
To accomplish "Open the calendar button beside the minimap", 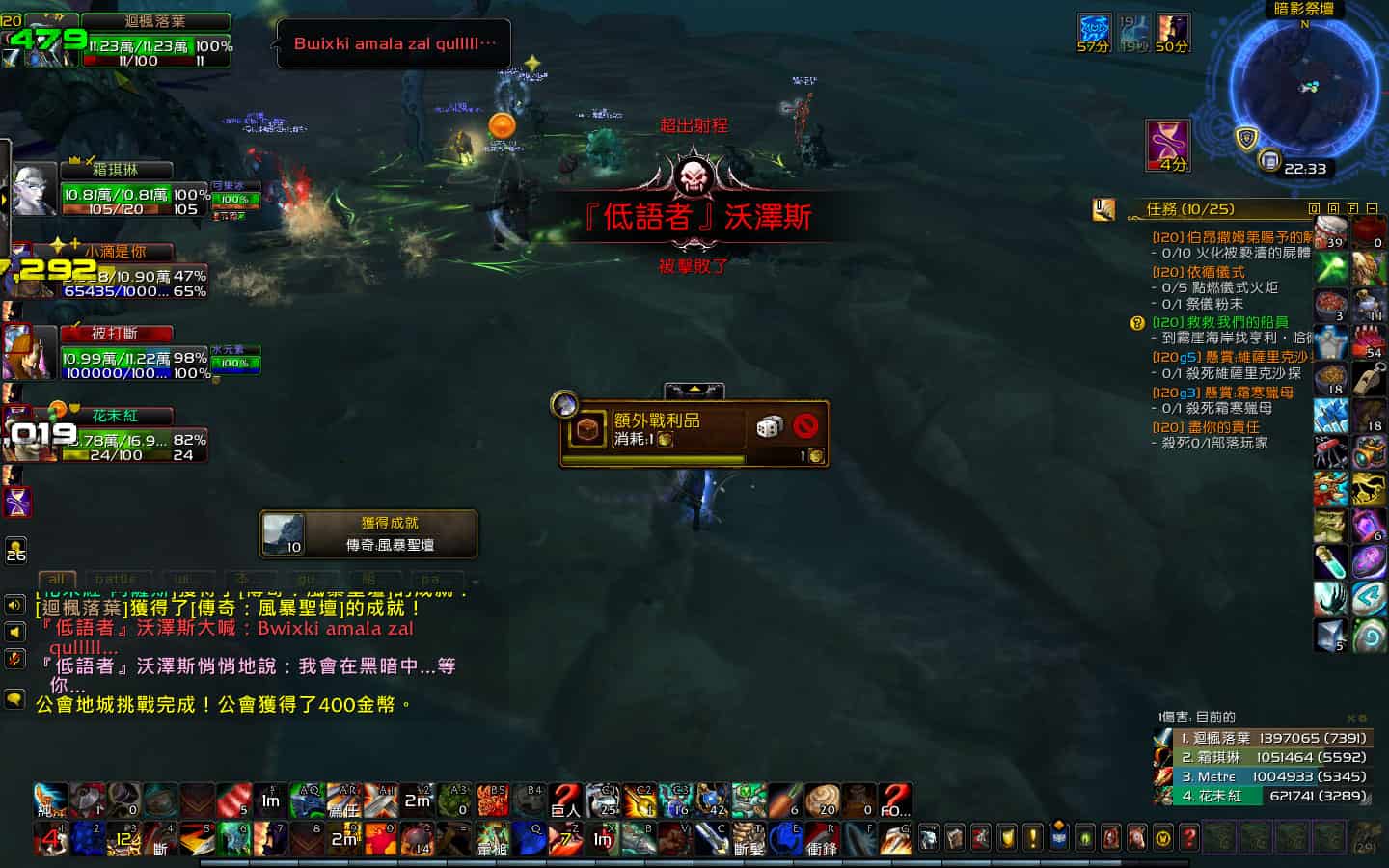I will [1270, 160].
